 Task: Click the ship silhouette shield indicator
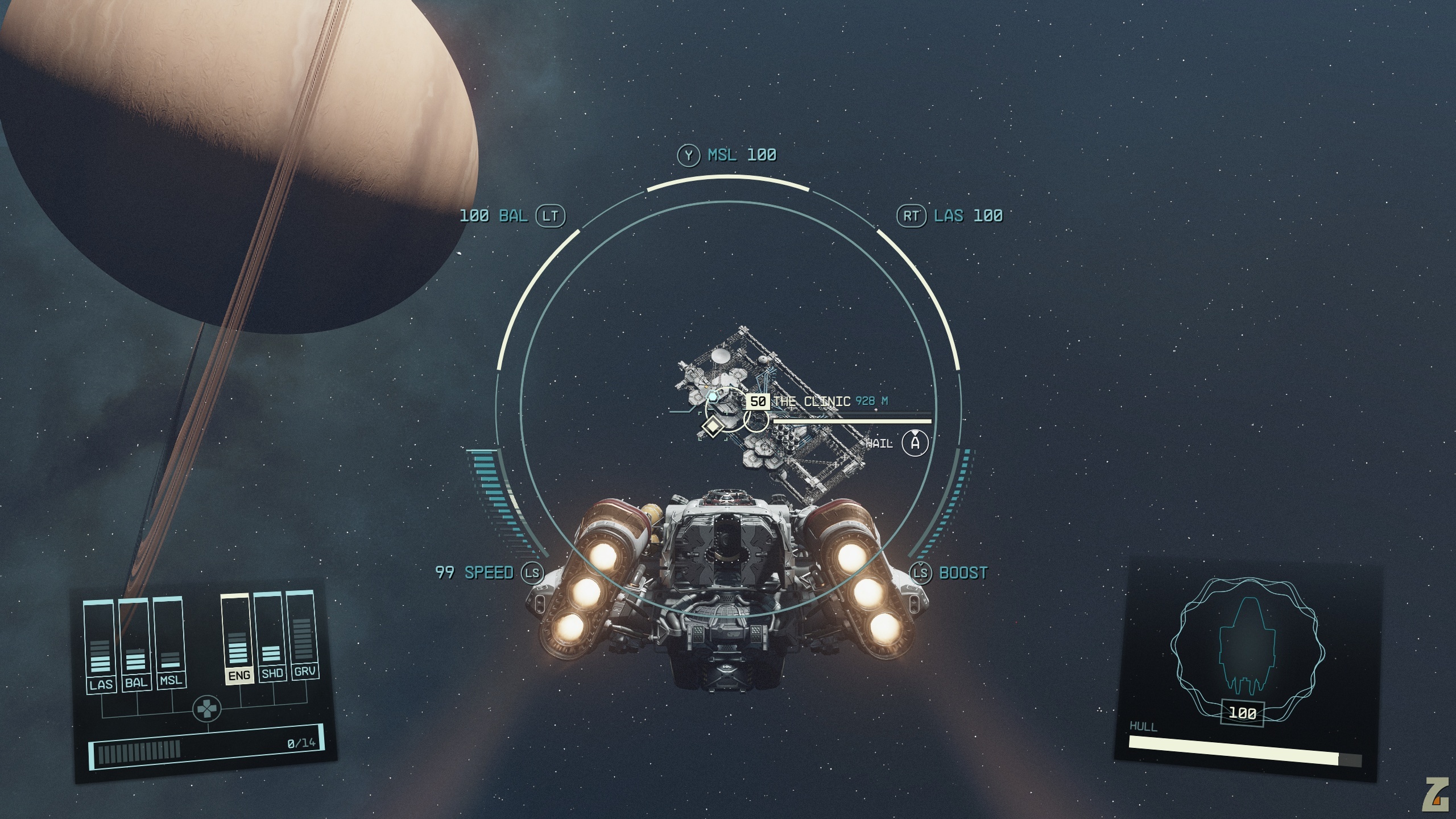[1247, 648]
